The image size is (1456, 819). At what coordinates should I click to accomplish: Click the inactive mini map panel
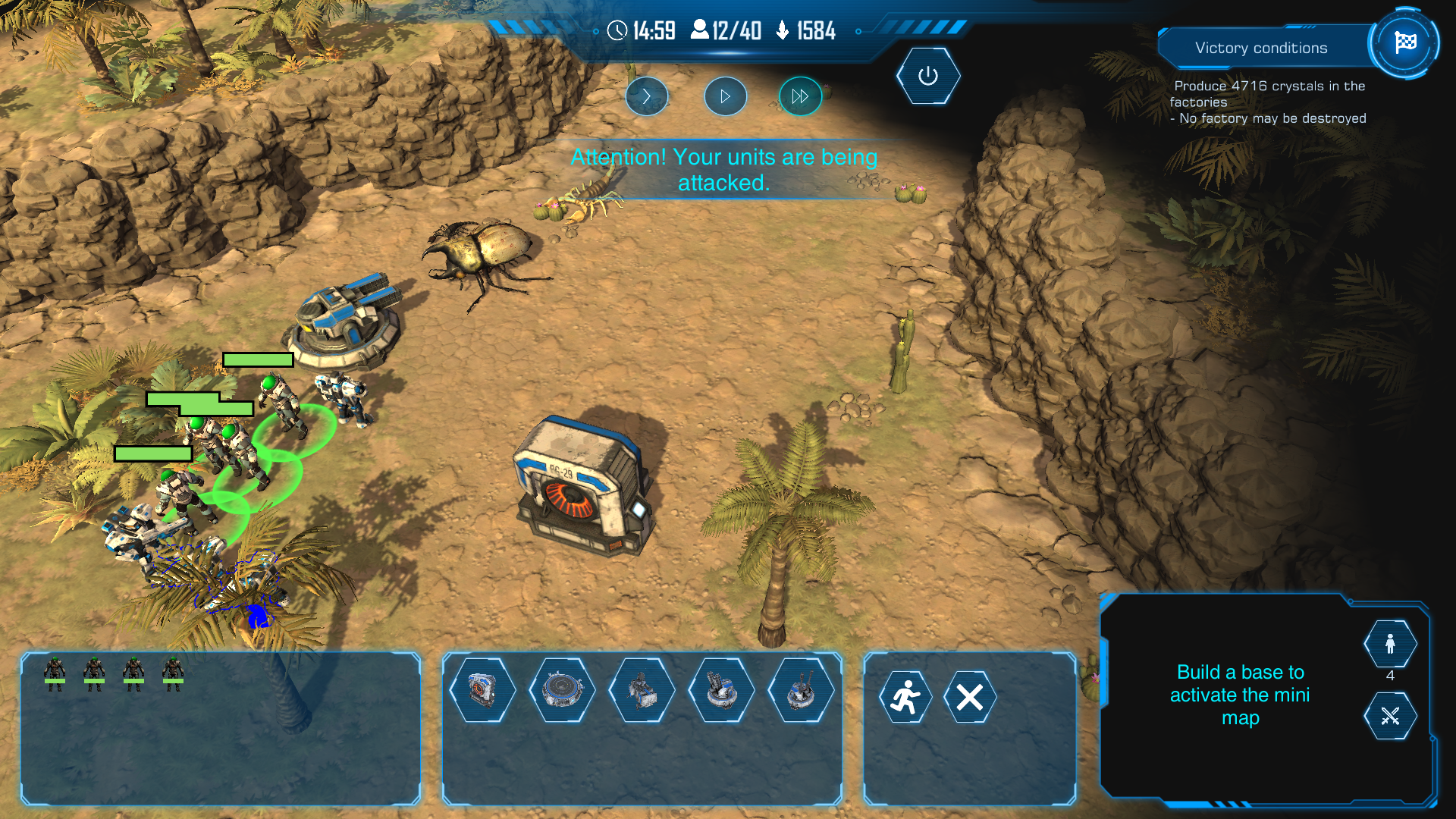[x=1239, y=695]
